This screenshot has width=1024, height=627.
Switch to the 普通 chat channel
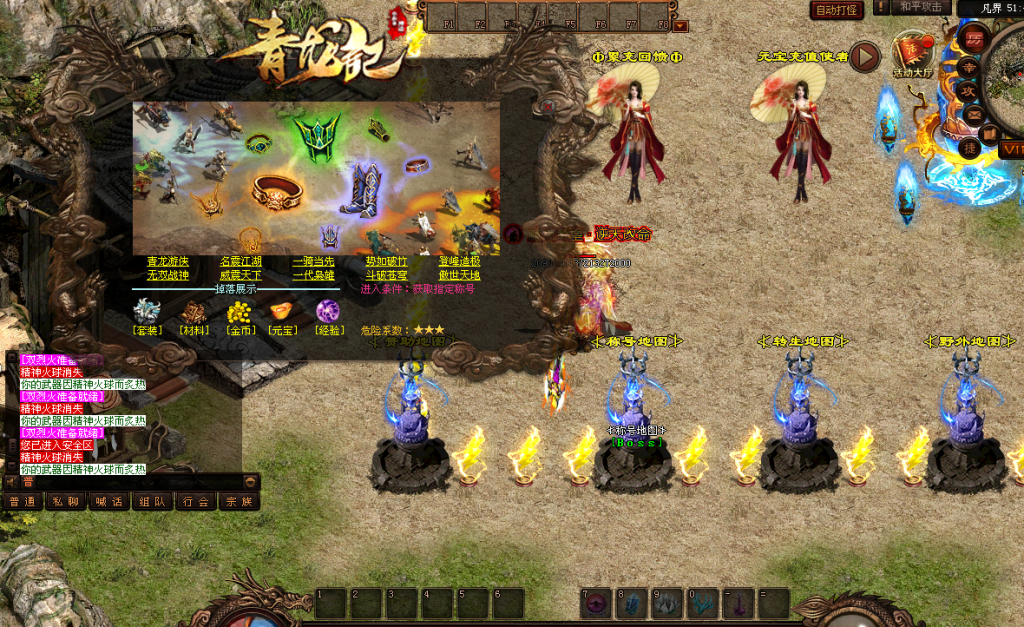(x=22, y=501)
